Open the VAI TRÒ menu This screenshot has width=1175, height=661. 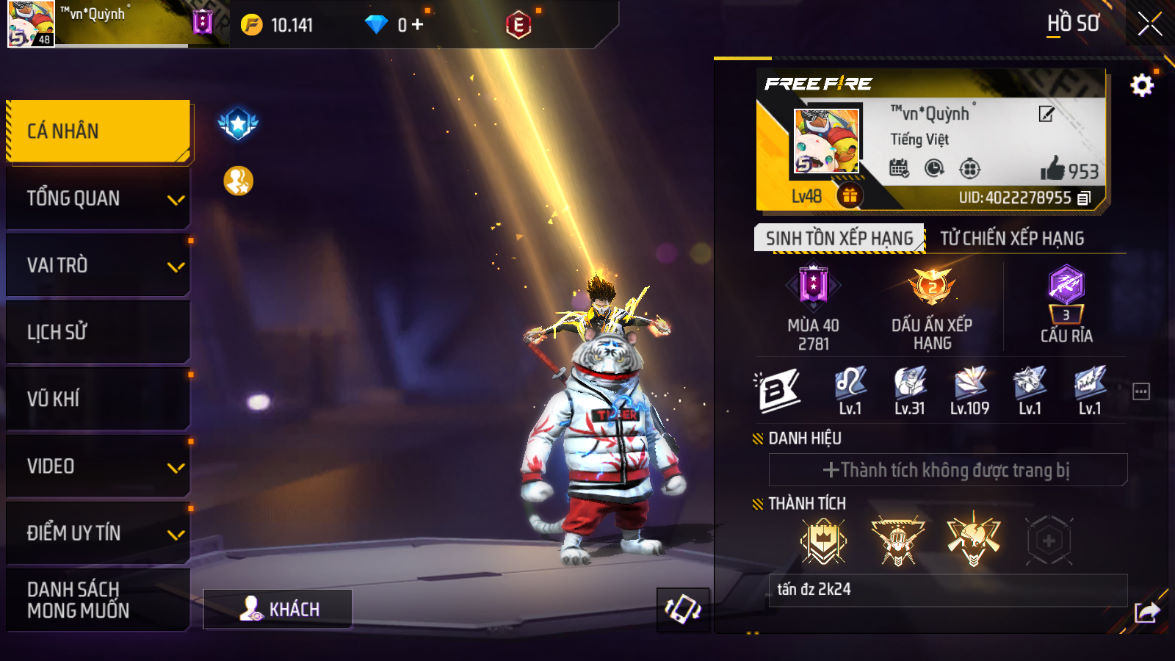(97, 265)
